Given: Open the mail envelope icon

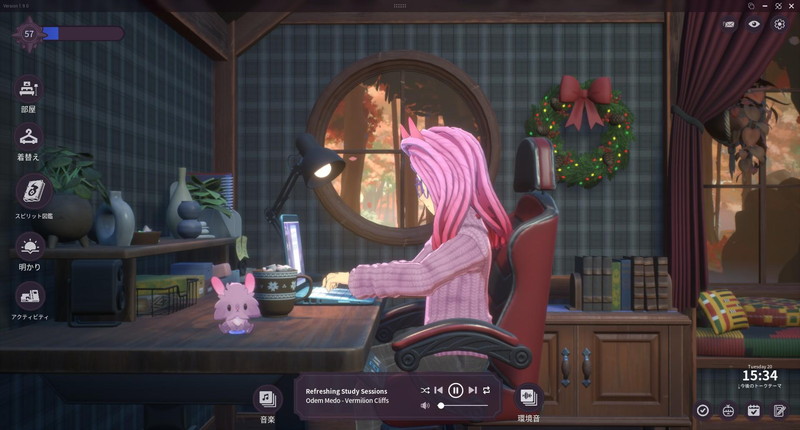Looking at the screenshot, I should coord(730,24).
